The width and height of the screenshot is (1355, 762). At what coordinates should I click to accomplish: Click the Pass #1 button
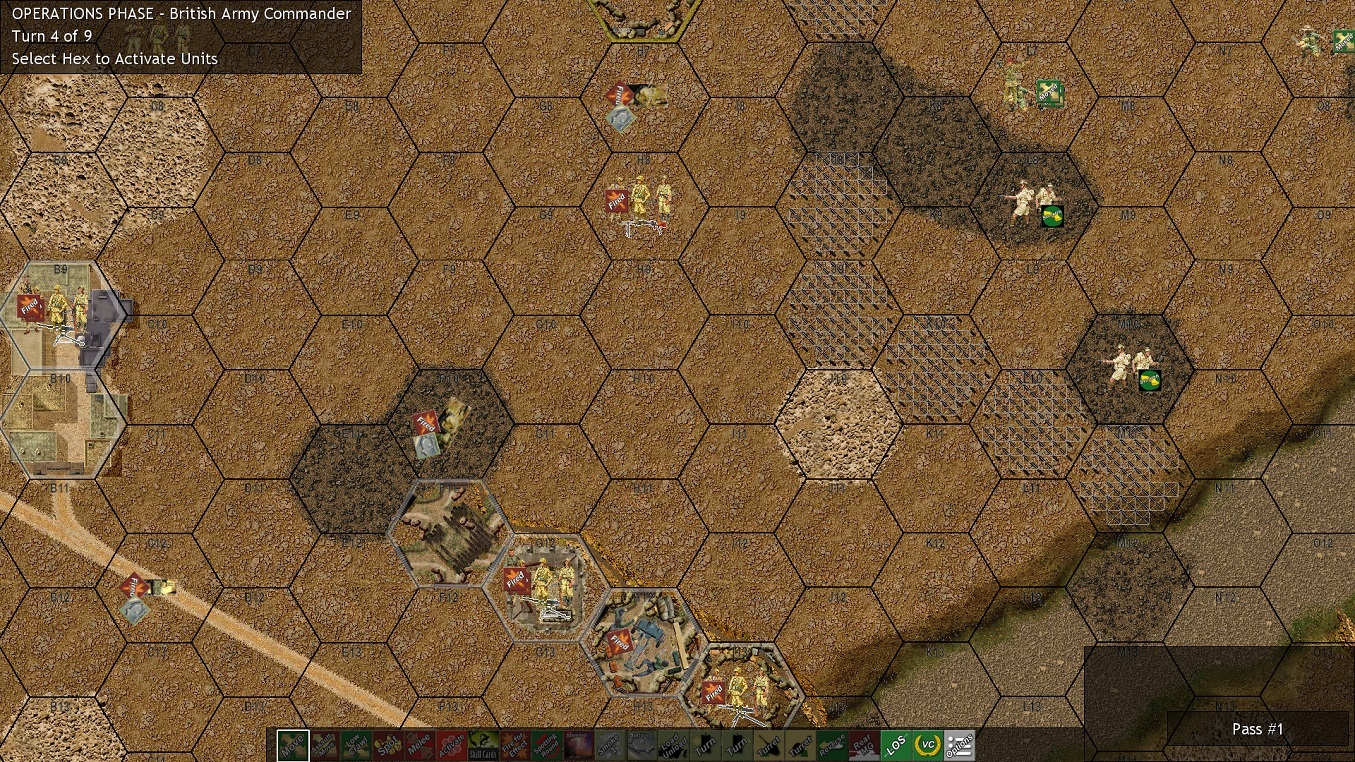1257,729
